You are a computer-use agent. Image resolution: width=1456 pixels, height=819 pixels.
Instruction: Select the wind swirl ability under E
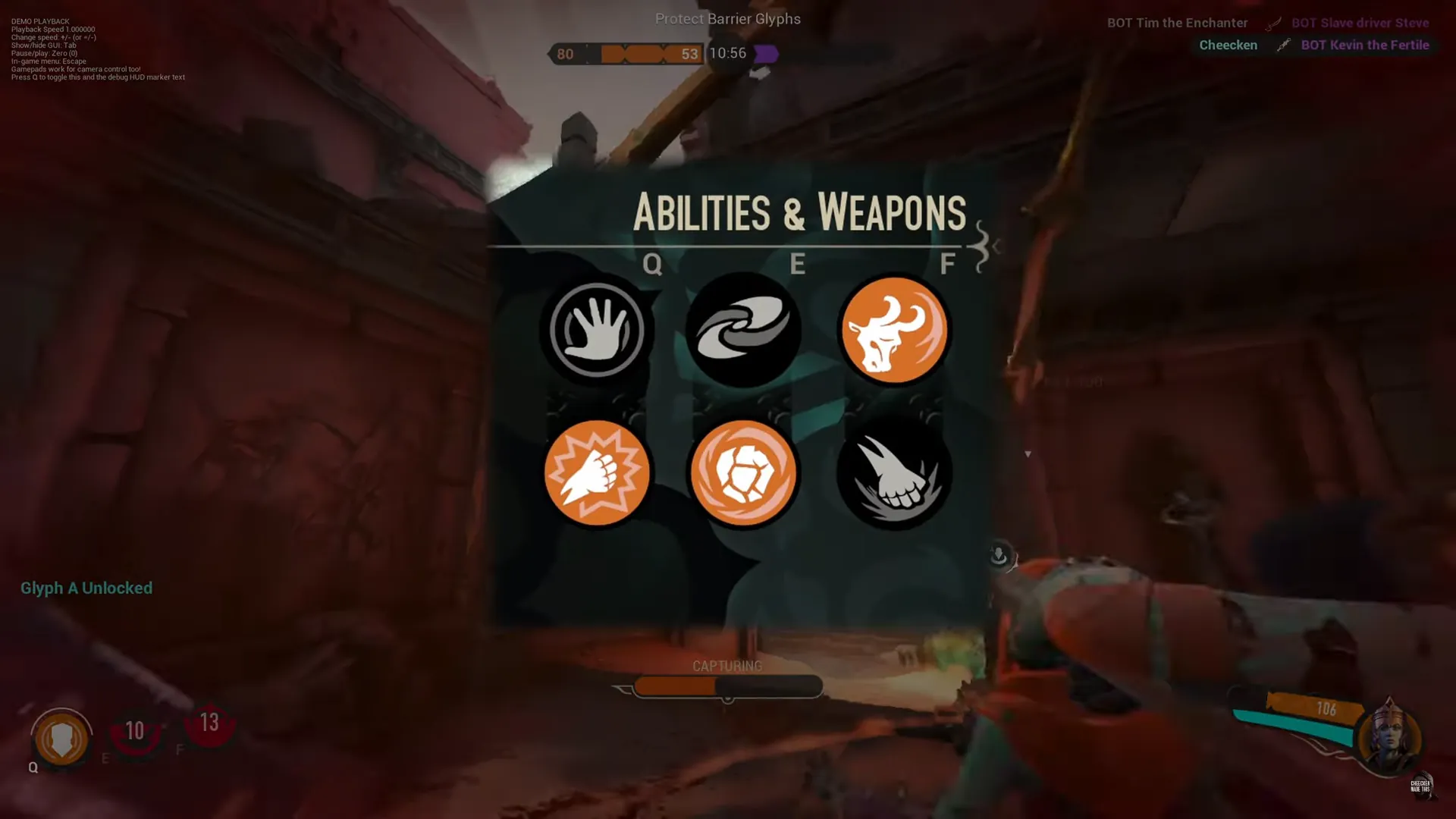(743, 329)
